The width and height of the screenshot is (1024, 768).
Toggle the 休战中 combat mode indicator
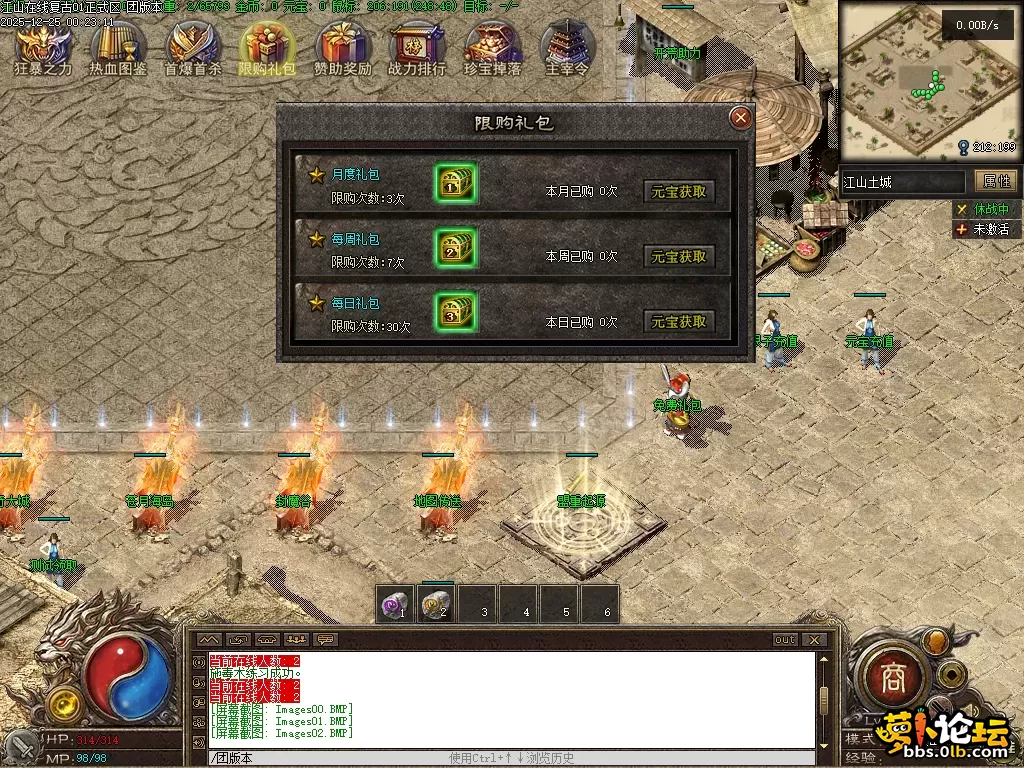point(983,209)
